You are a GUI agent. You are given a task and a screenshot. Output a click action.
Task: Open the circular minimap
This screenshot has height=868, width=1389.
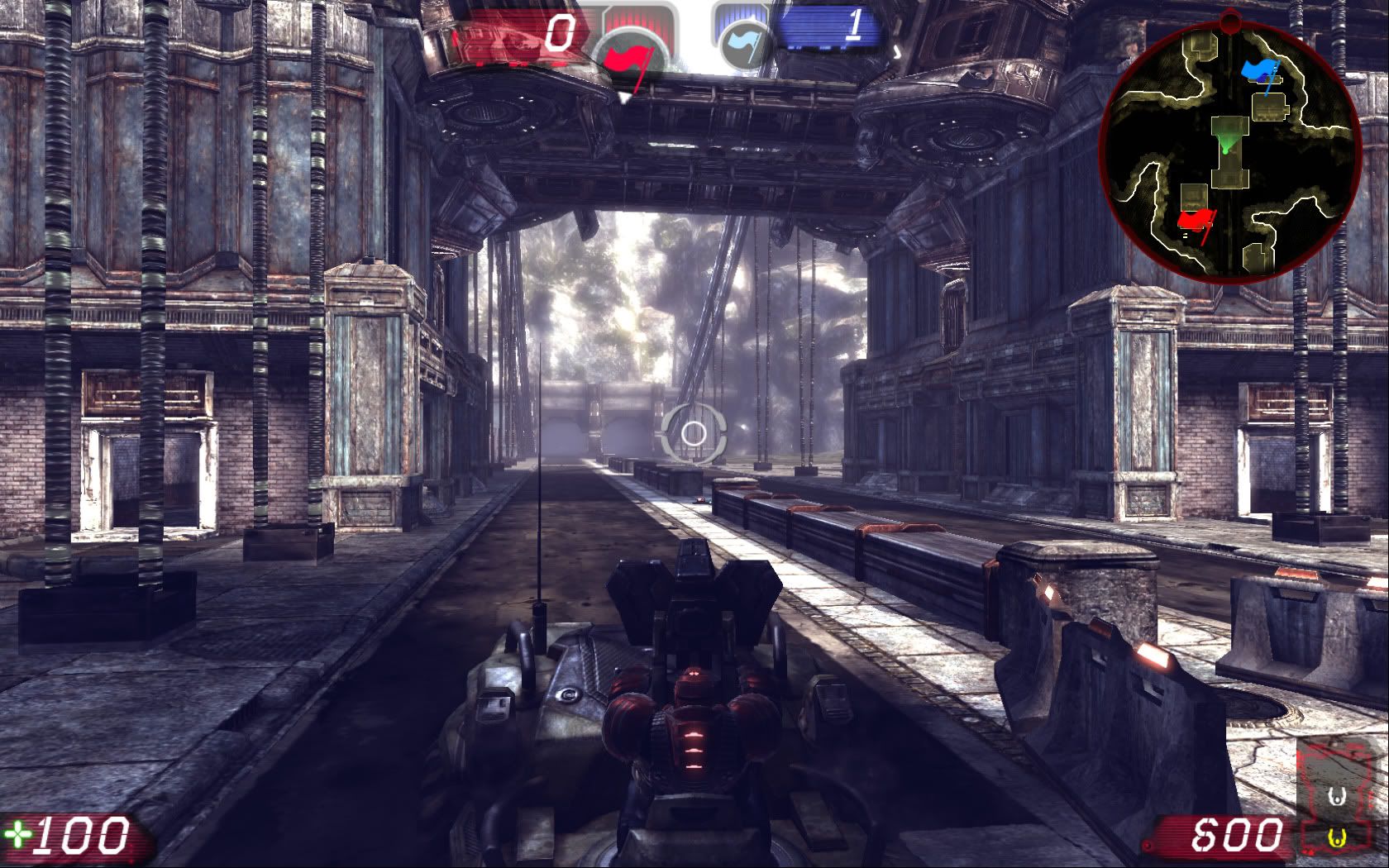point(1229,148)
